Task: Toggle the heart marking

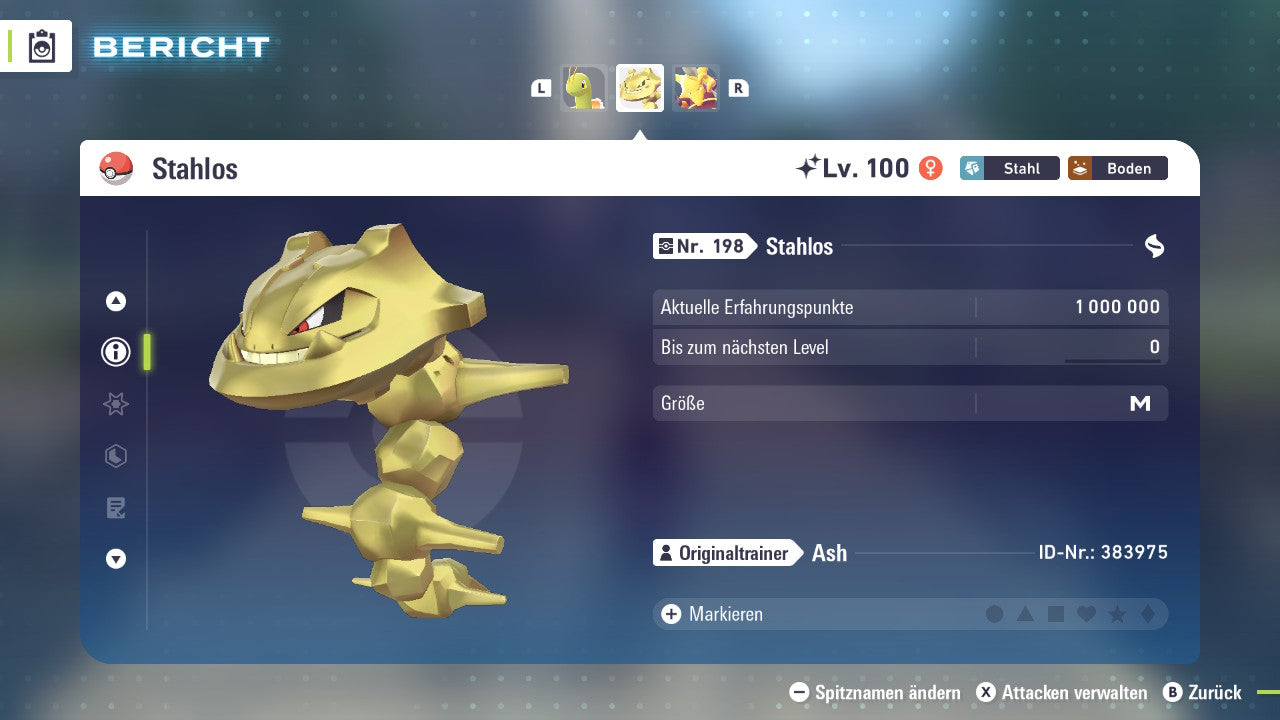Action: pos(1088,613)
